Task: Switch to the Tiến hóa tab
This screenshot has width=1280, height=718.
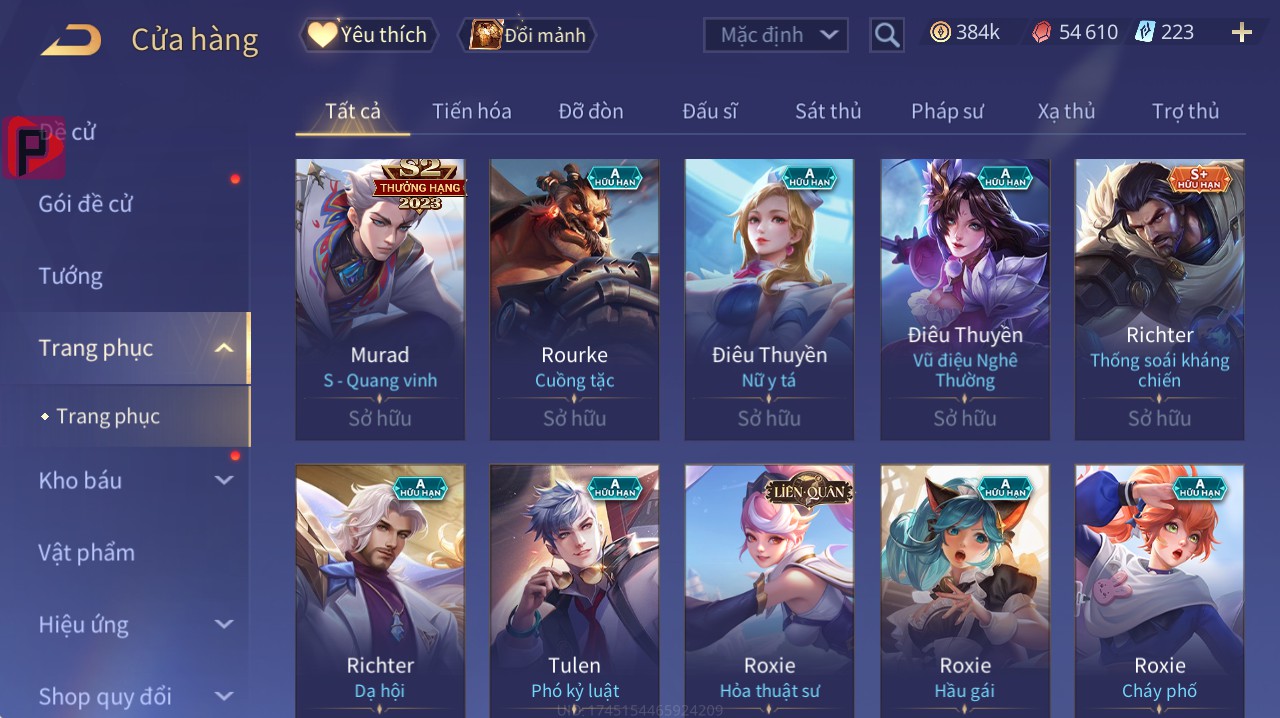Action: (471, 111)
